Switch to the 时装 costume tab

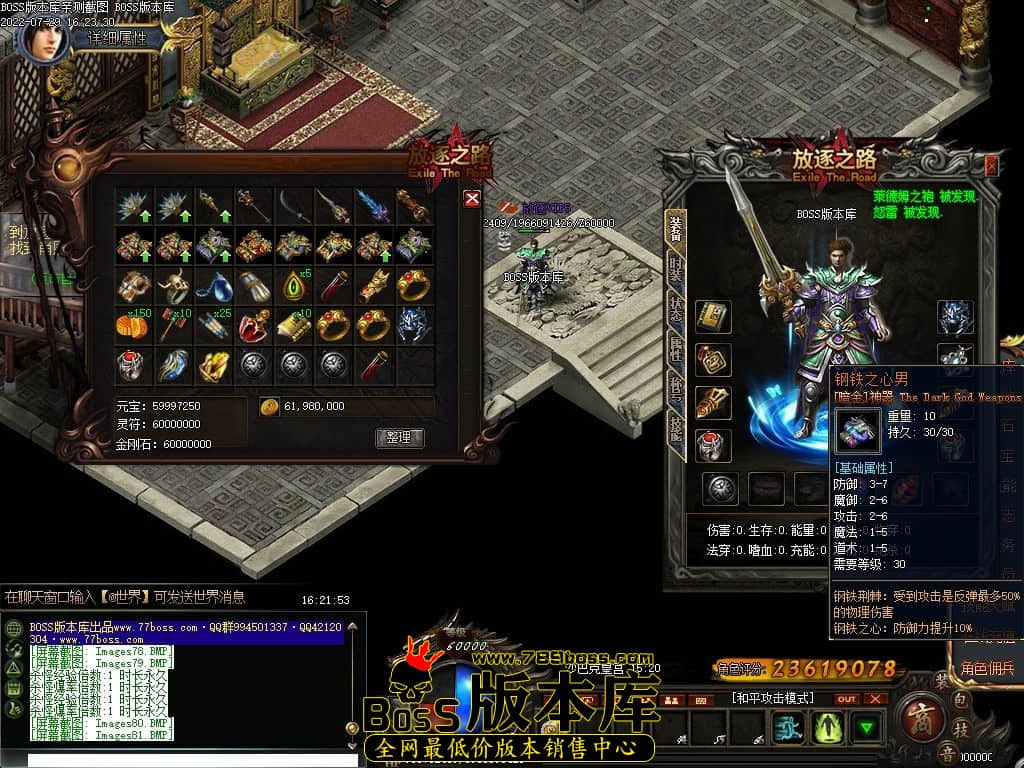[x=676, y=268]
